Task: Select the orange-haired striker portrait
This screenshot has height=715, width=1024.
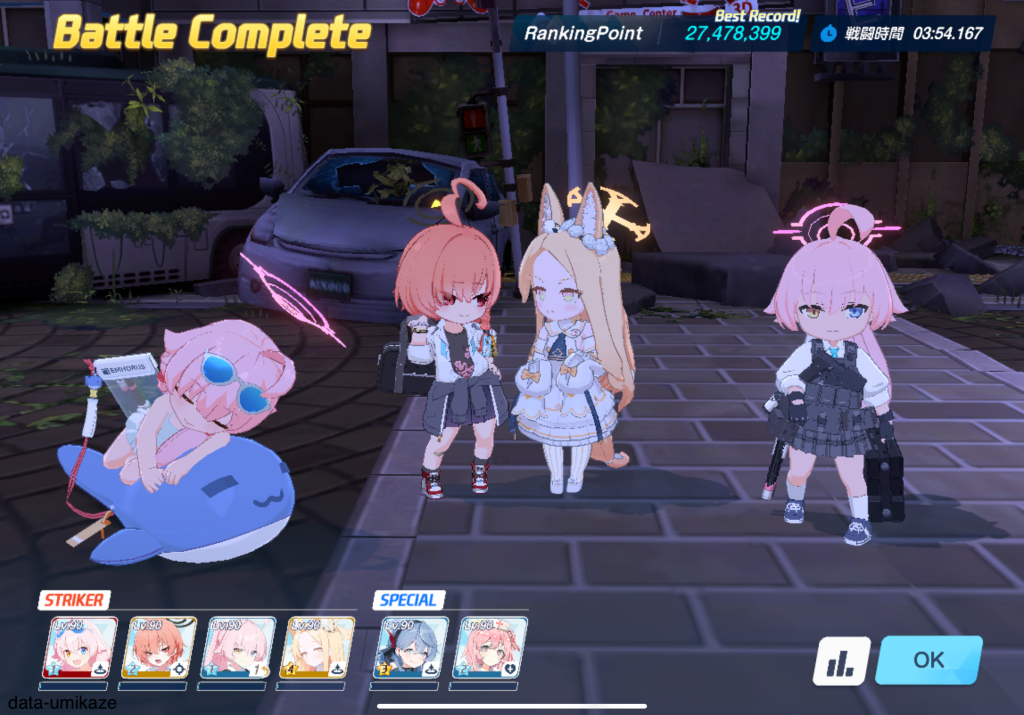Action: tap(159, 648)
